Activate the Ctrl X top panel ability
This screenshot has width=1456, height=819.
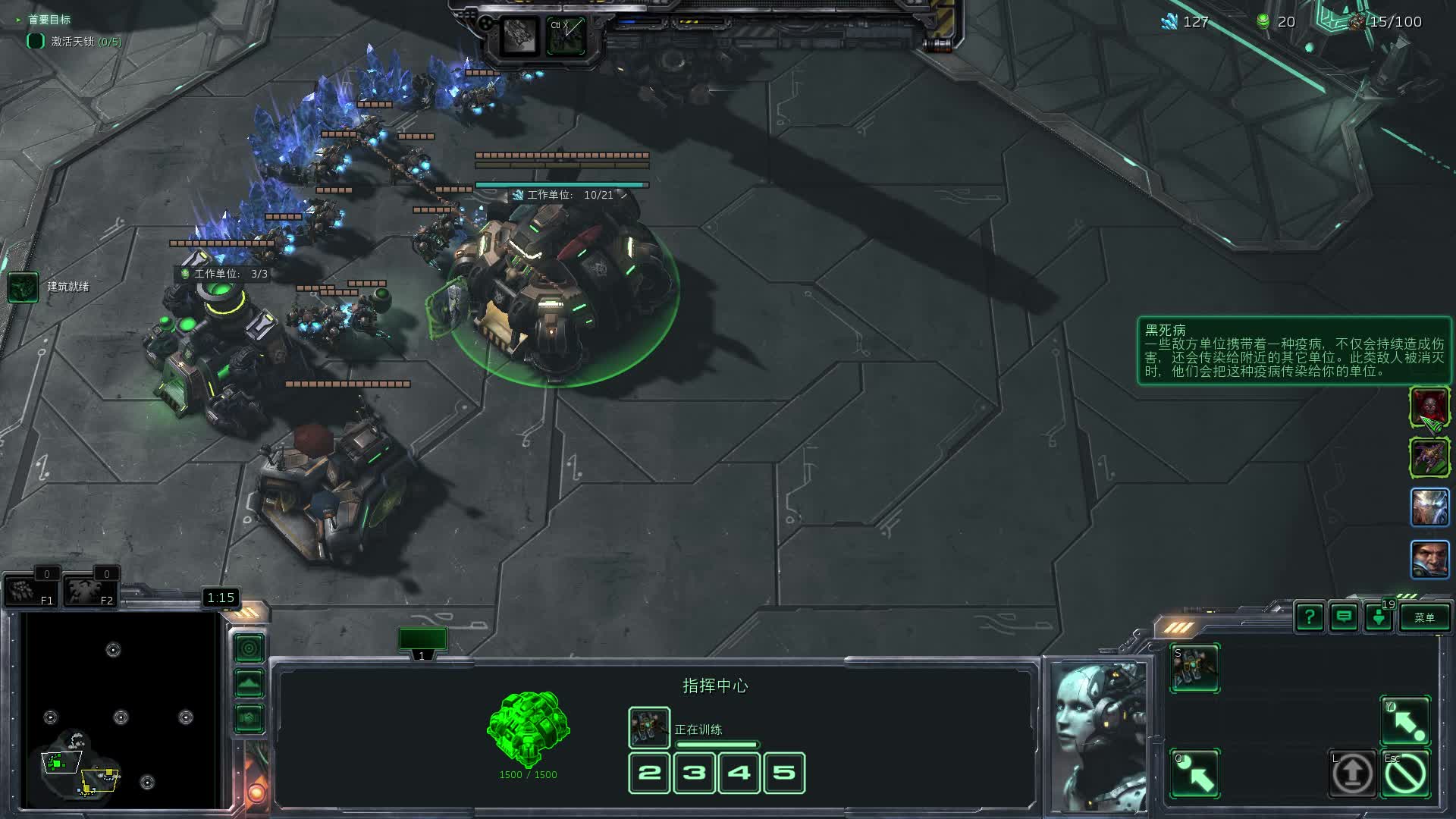pyautogui.click(x=566, y=36)
